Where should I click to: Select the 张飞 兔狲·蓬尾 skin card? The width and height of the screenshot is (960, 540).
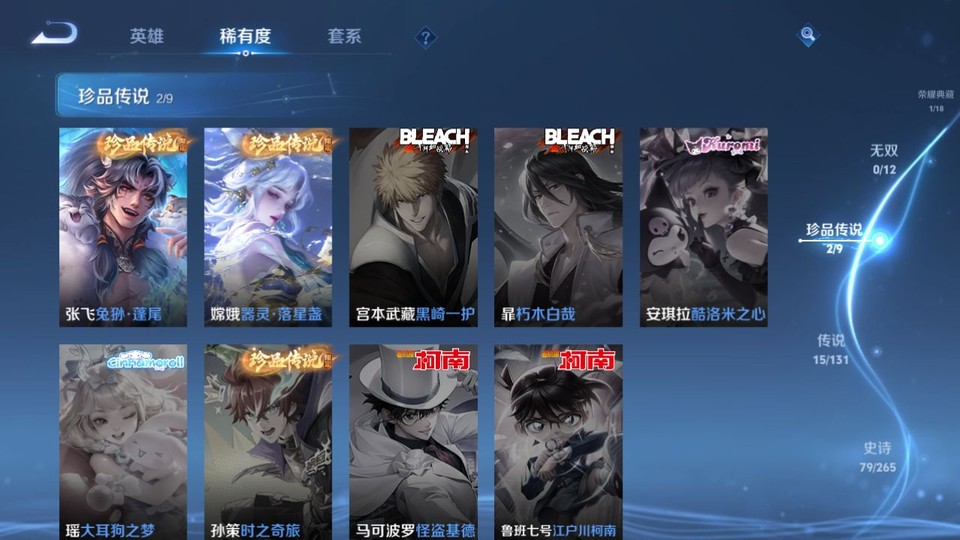(123, 227)
